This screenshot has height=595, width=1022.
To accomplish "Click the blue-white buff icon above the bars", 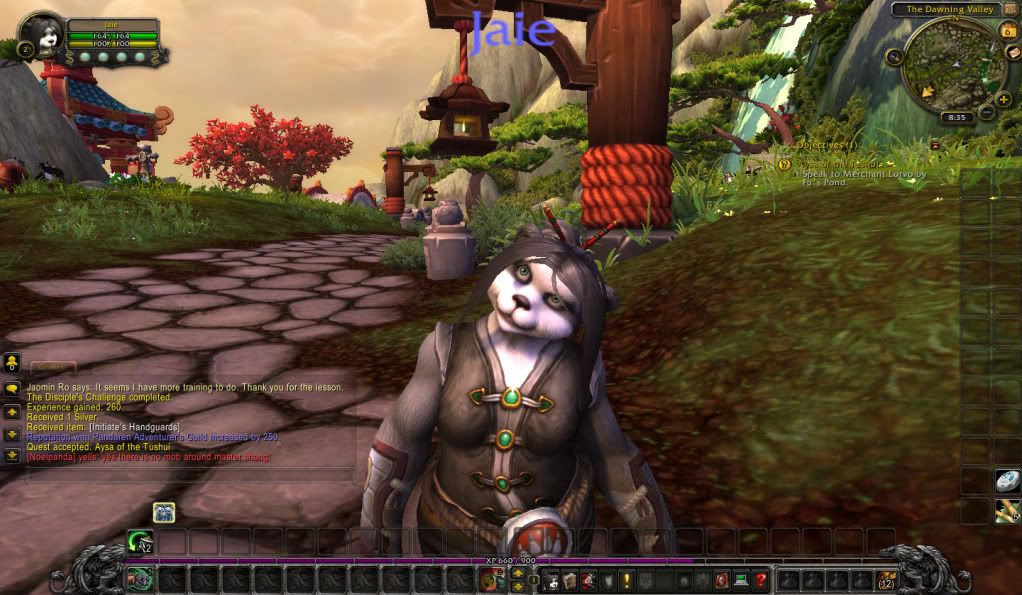I will pos(164,513).
